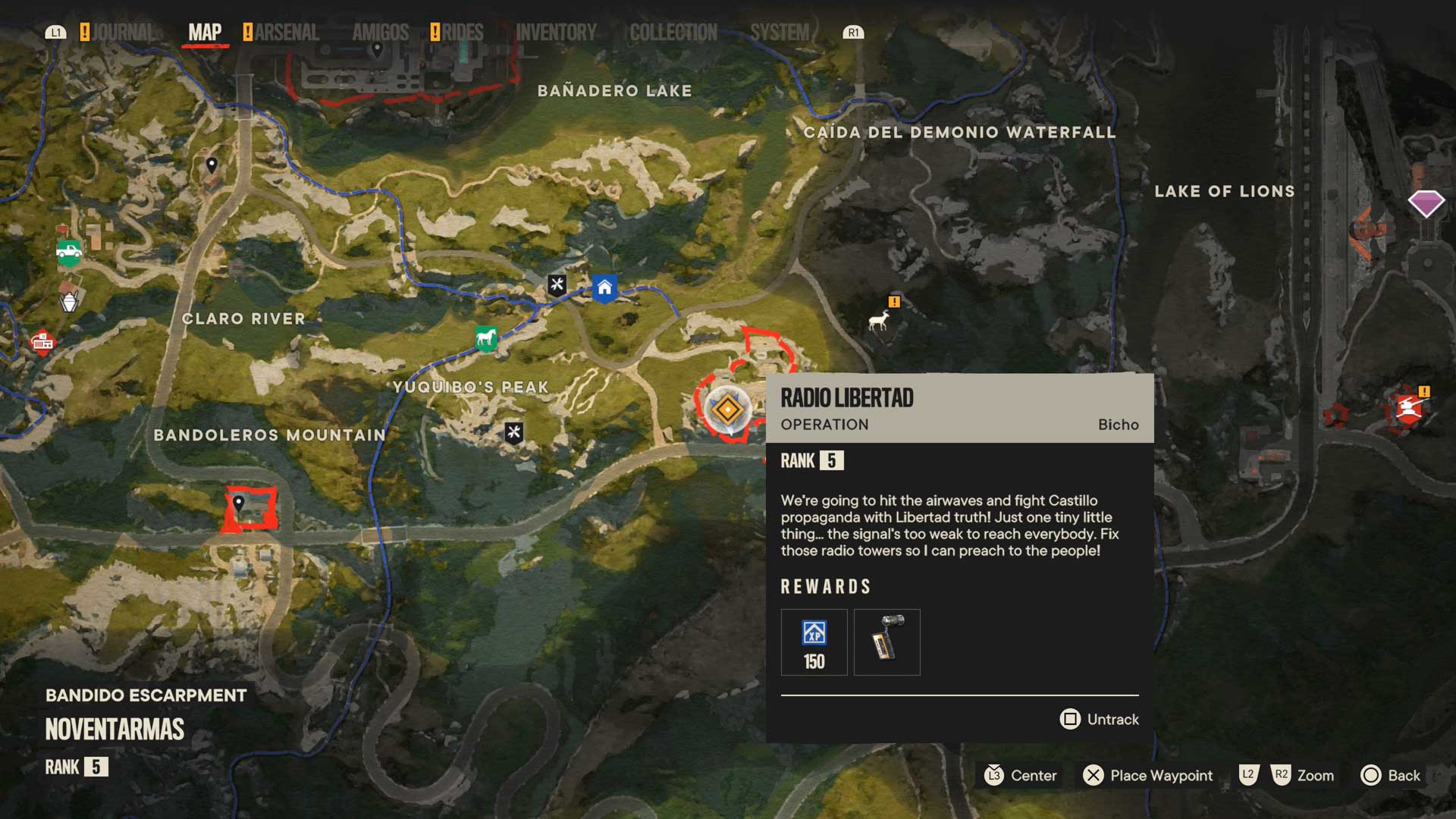This screenshot has width=1456, height=819.
Task: Select the blue guerrilla hideout house marker
Action: (604, 288)
